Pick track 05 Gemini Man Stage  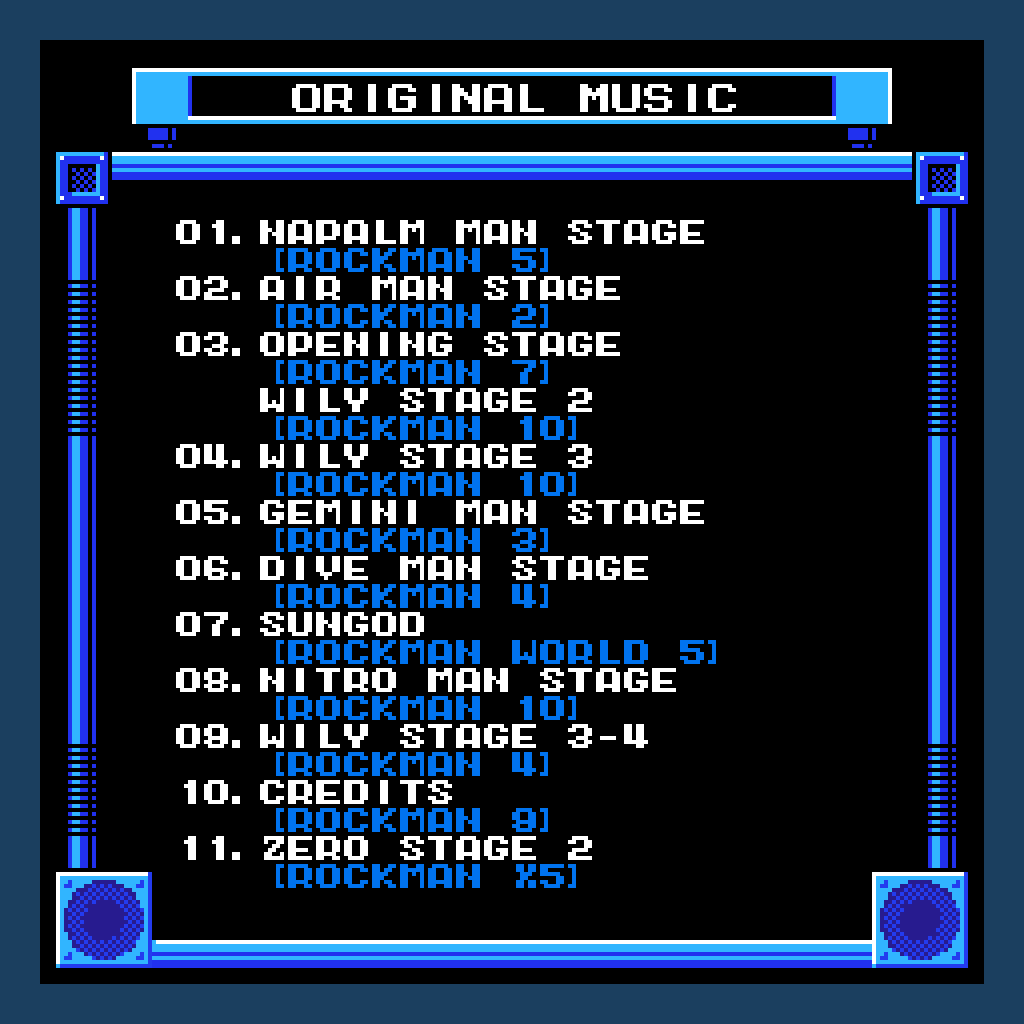click(x=481, y=513)
